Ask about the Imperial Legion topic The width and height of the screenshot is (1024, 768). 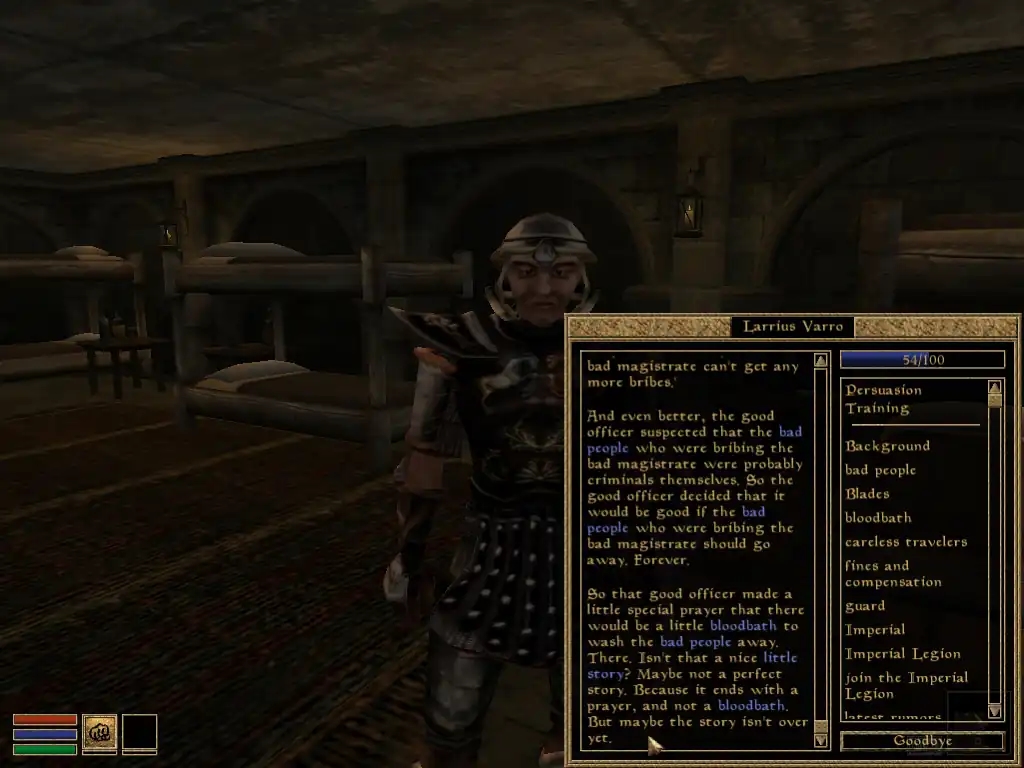click(x=902, y=654)
